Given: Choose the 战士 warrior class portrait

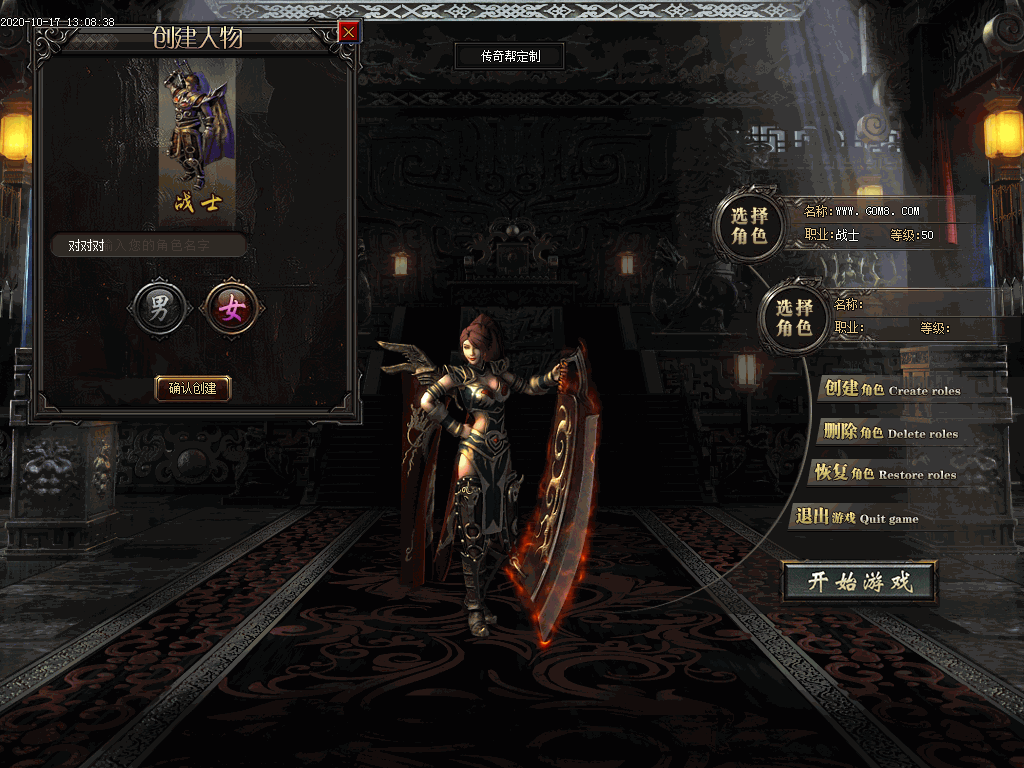Looking at the screenshot, I should coord(198,140).
